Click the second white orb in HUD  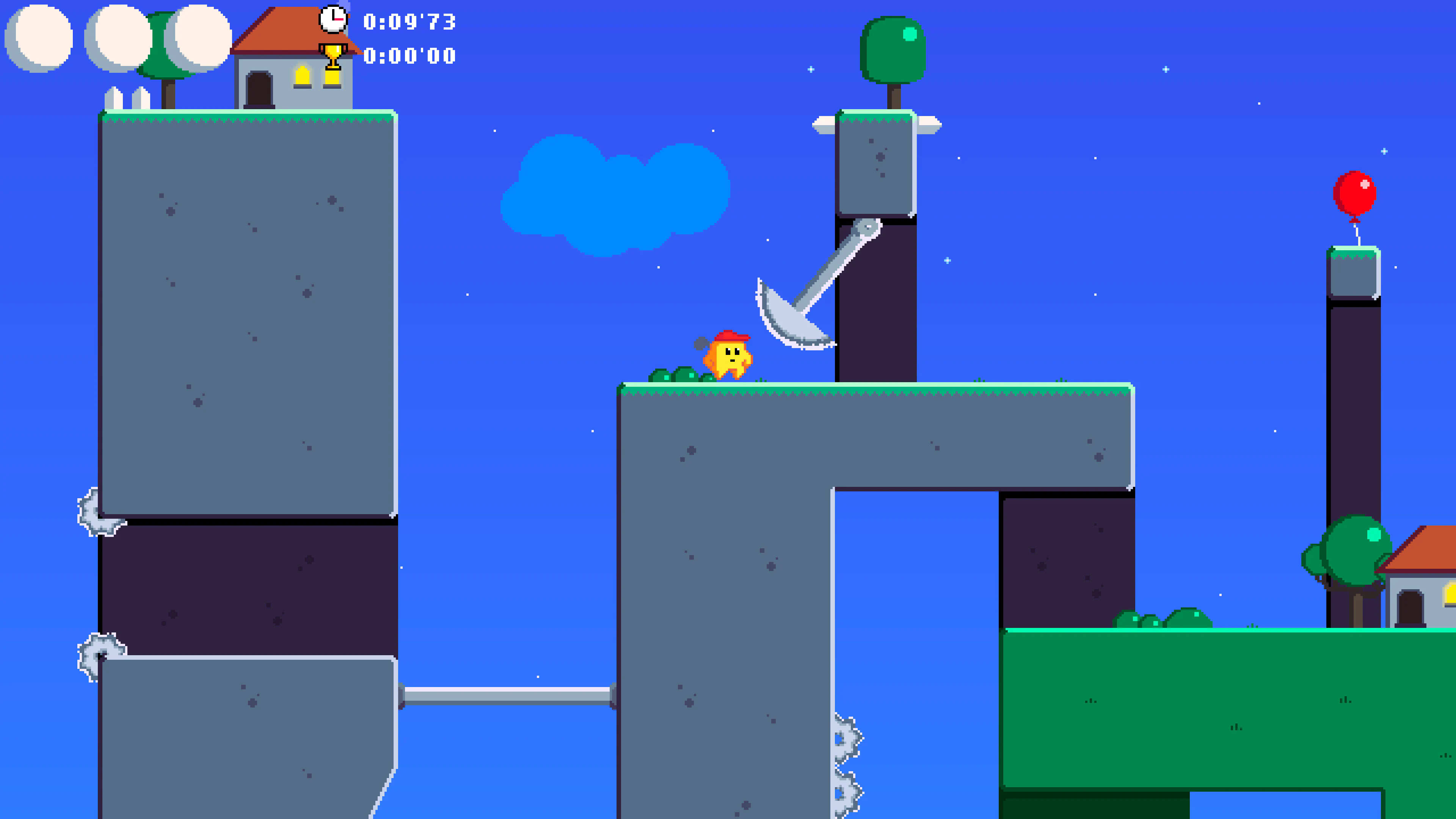point(119,37)
